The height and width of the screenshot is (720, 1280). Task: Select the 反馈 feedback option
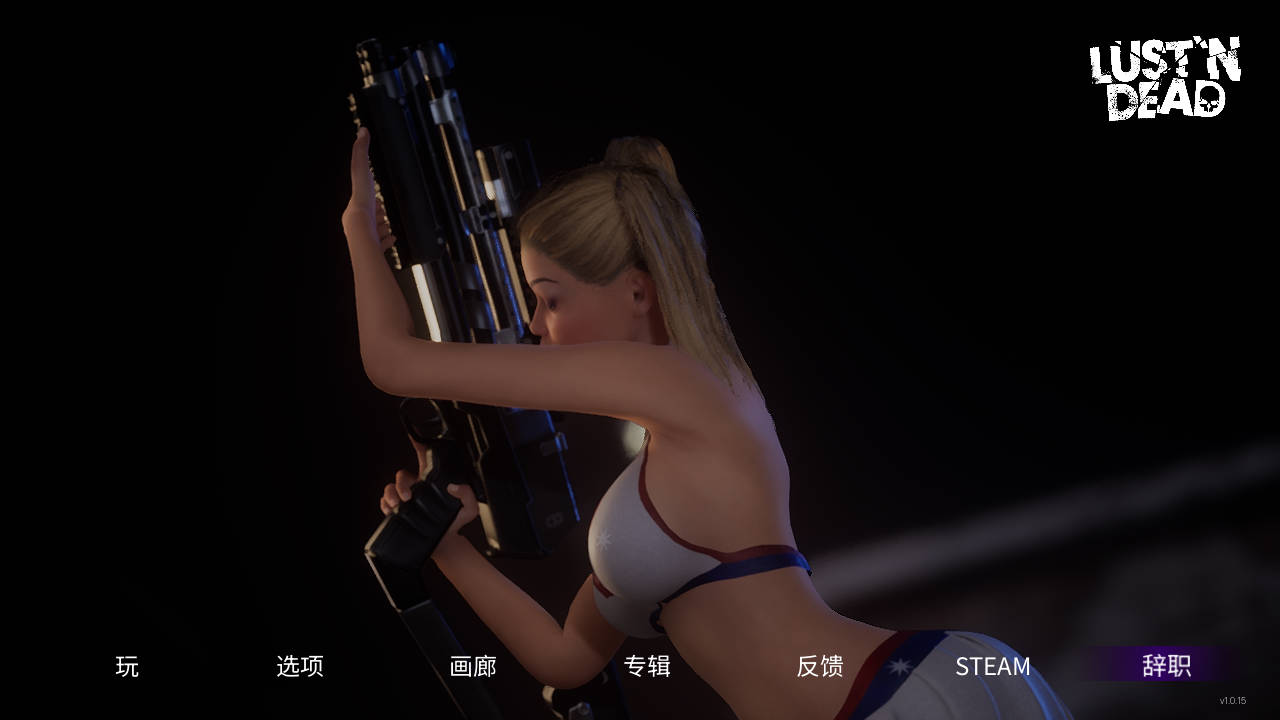[819, 666]
